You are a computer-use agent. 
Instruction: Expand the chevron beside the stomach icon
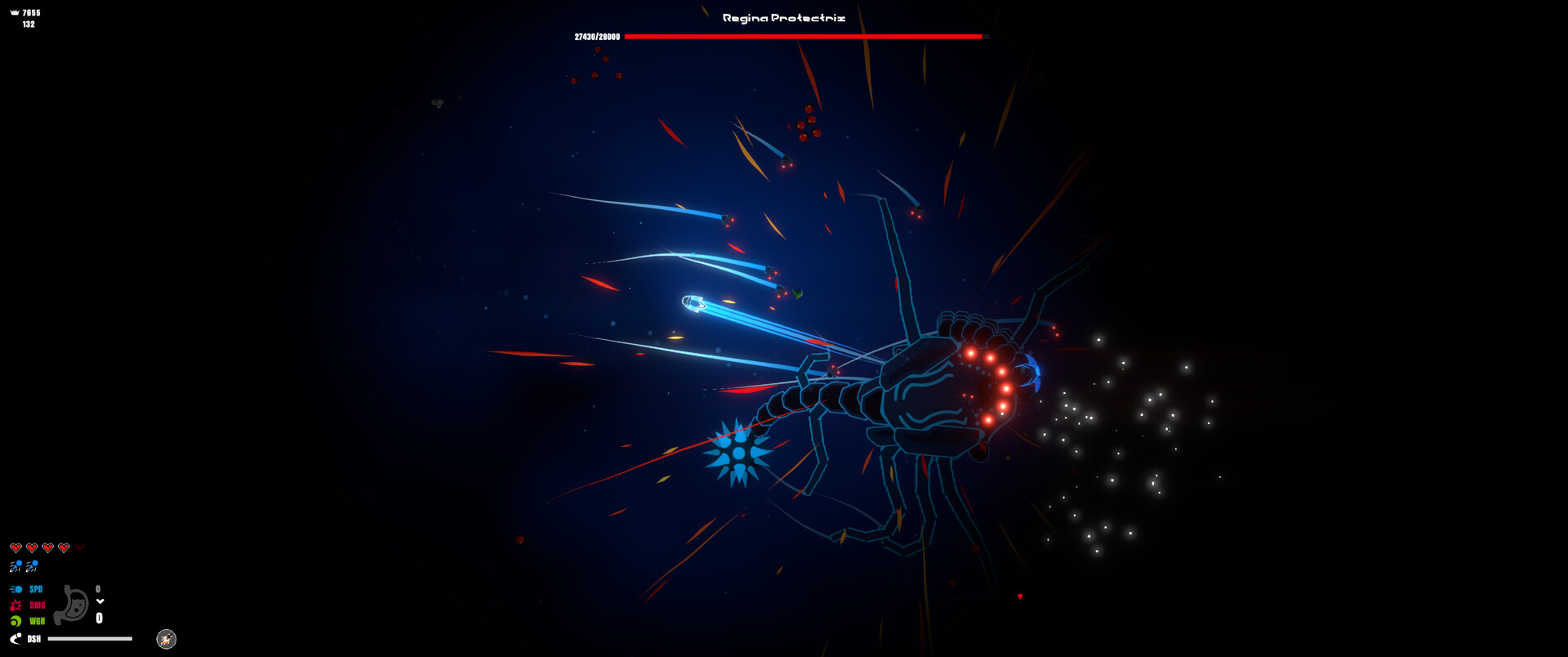pyautogui.click(x=100, y=601)
